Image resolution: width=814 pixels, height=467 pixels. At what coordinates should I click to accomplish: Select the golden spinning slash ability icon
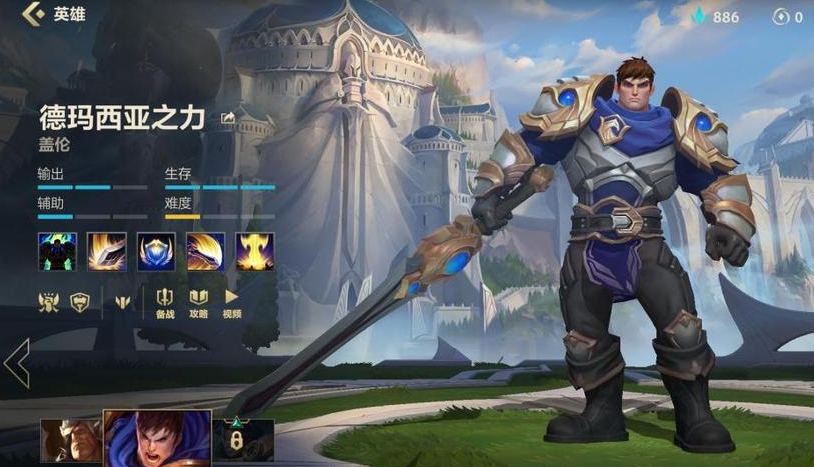205,251
